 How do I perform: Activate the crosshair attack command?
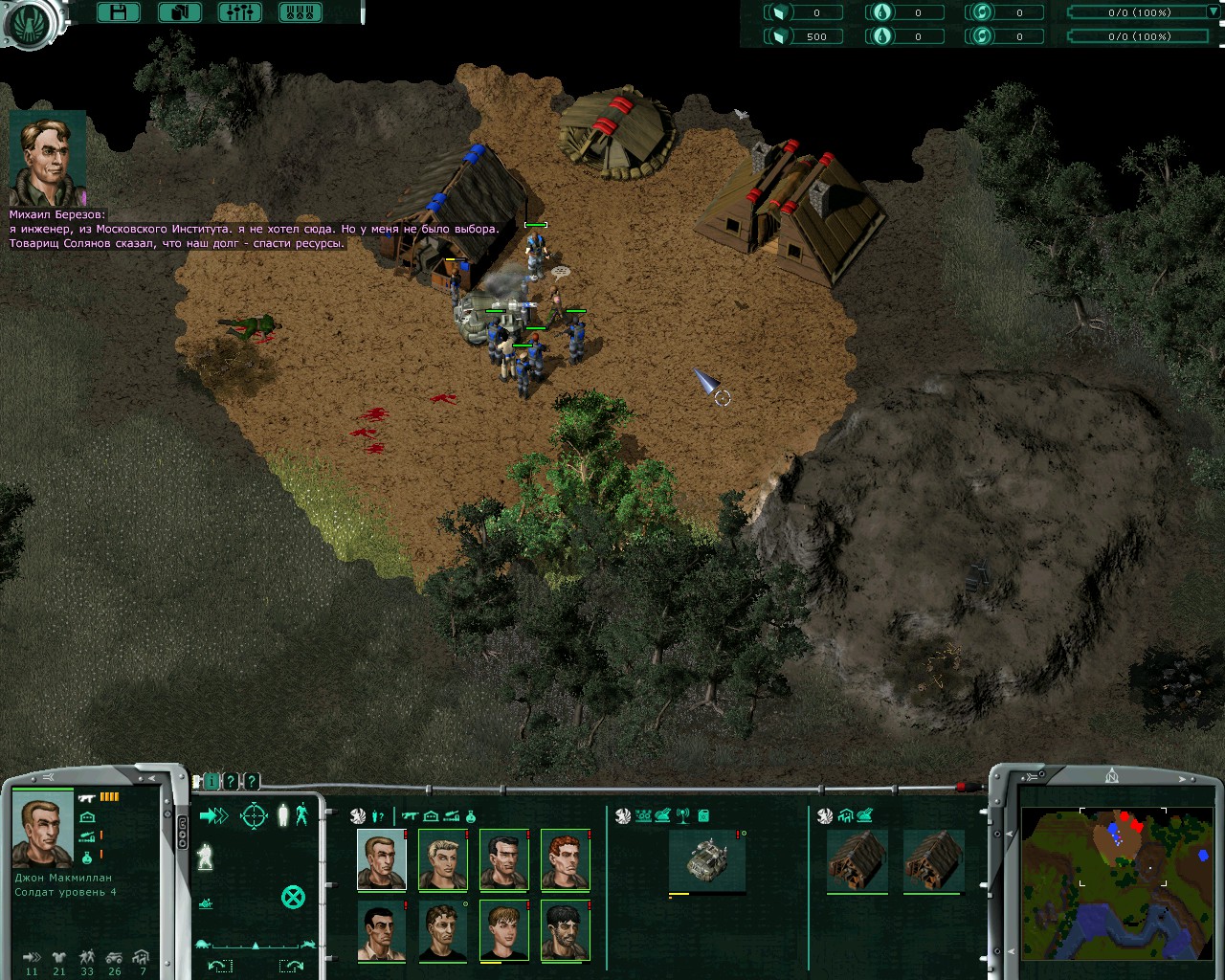coord(254,815)
